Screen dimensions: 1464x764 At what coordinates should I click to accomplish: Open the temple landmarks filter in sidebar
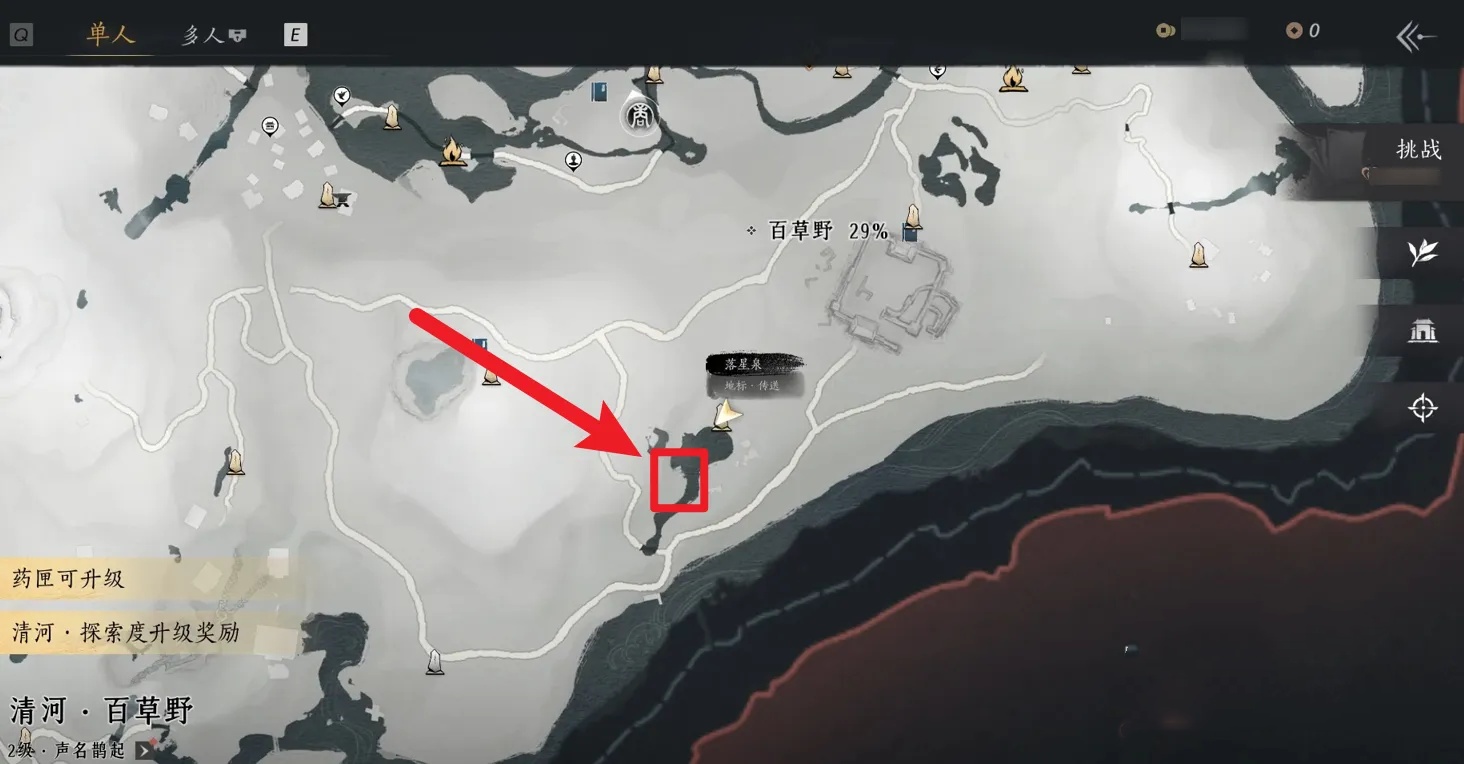tap(1424, 331)
